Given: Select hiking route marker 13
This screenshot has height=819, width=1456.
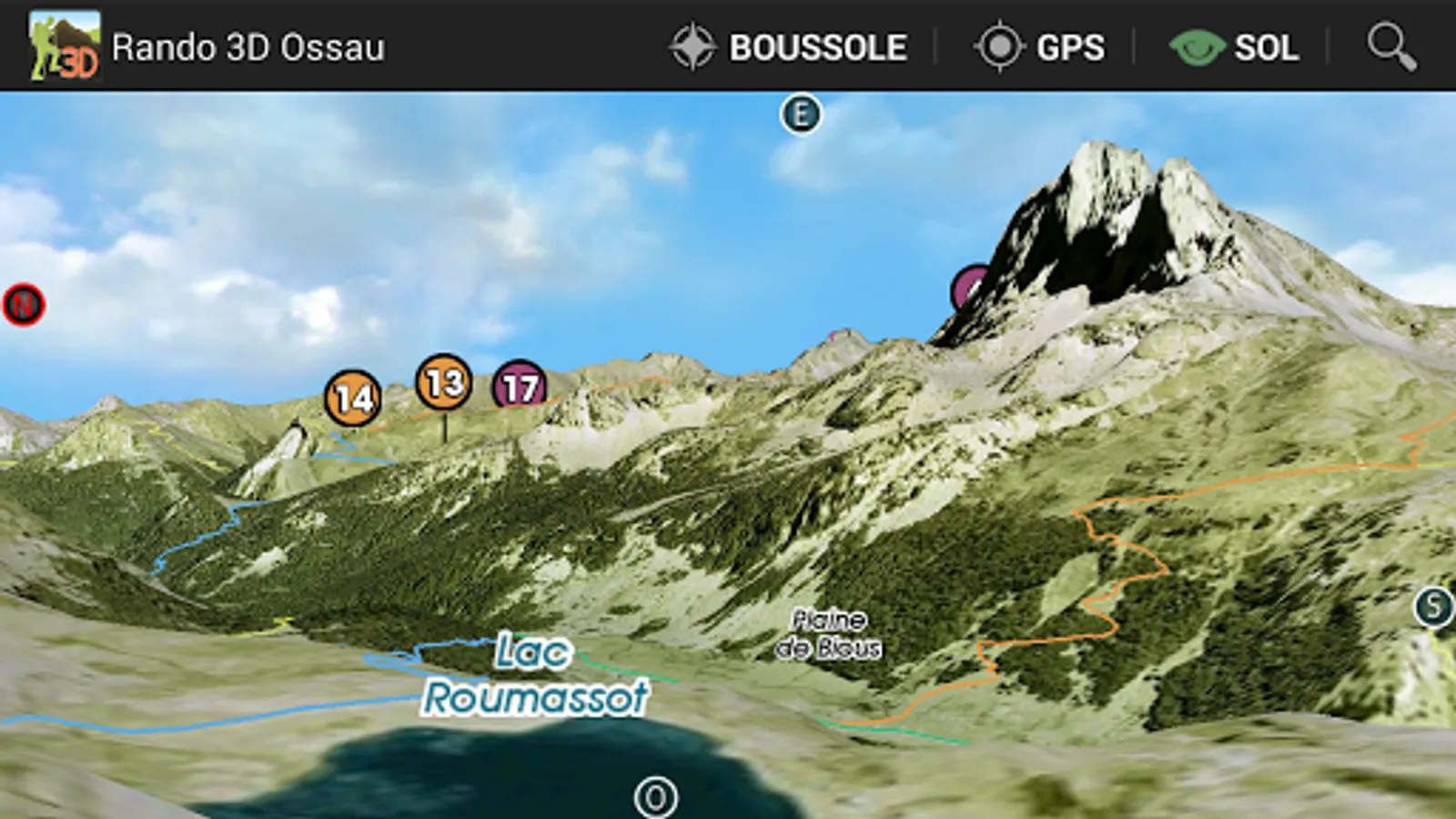Looking at the screenshot, I should point(444,383).
